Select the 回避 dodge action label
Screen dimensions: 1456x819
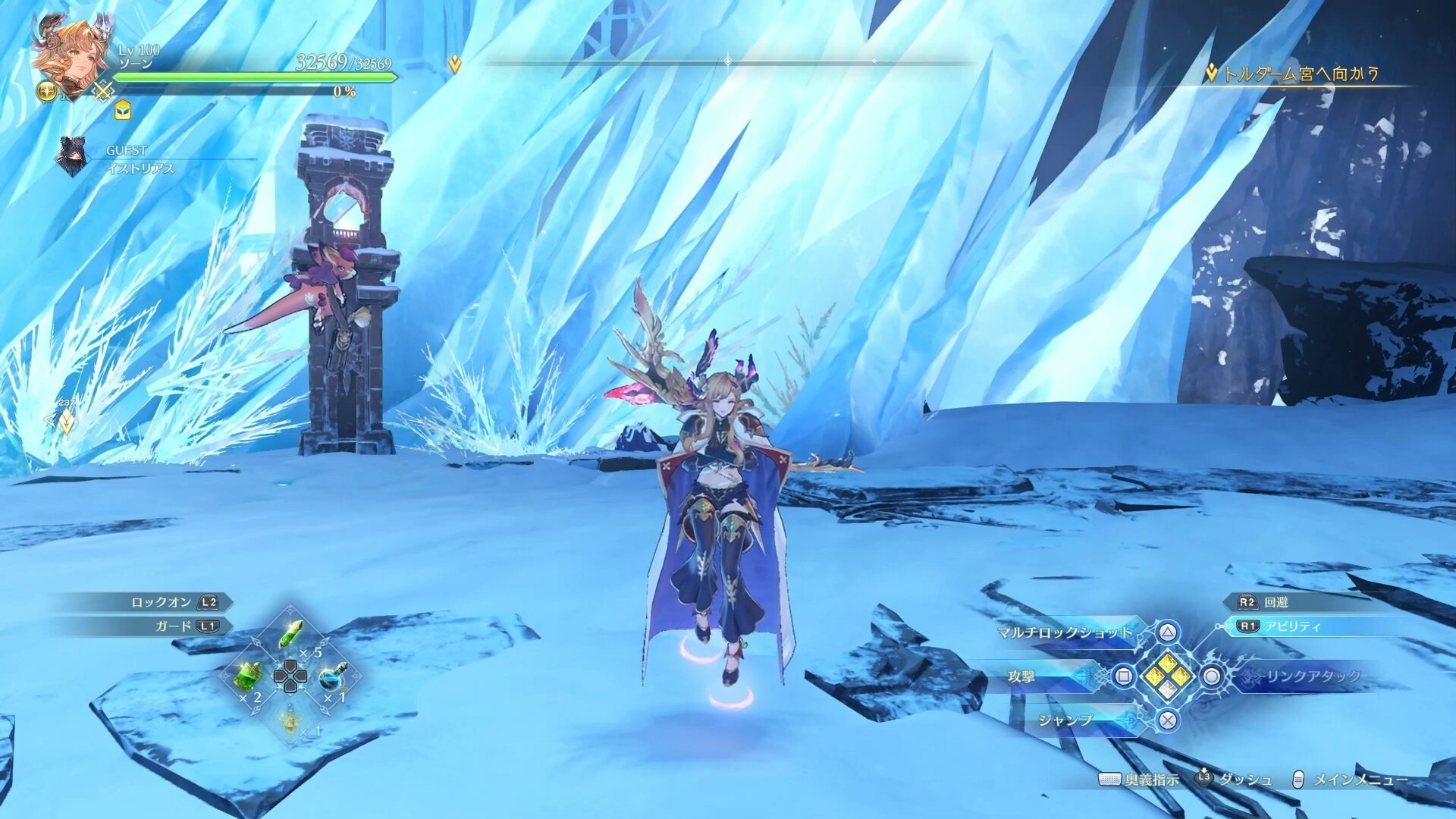point(1276,602)
